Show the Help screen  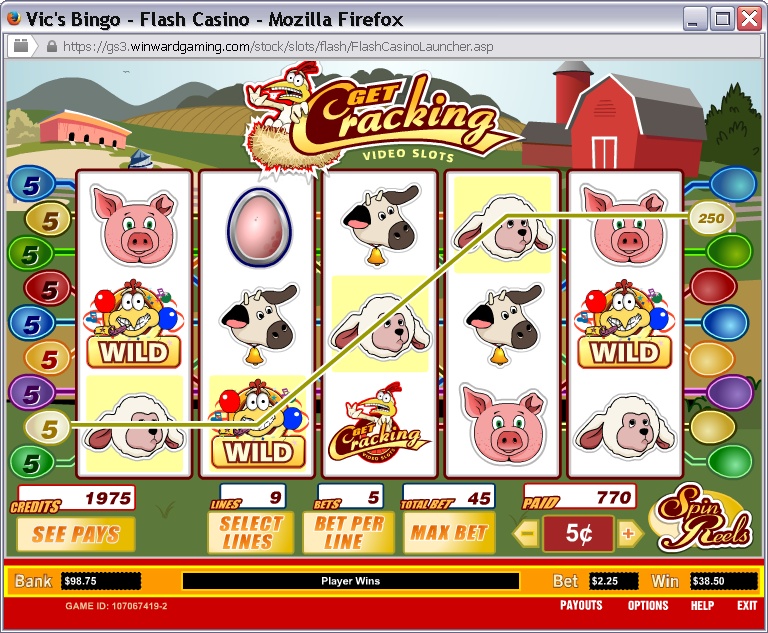point(702,606)
